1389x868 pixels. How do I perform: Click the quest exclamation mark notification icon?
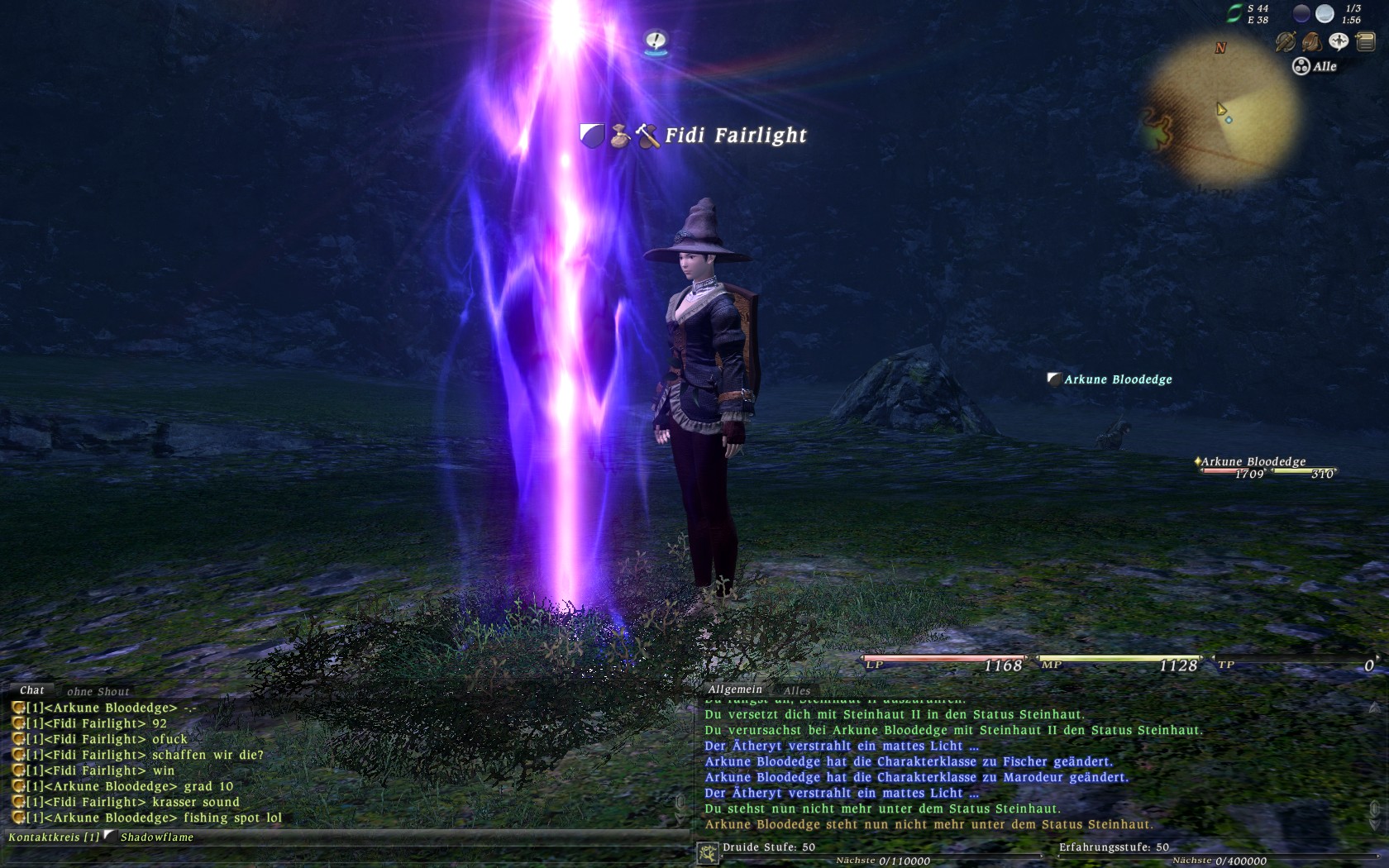(656, 41)
